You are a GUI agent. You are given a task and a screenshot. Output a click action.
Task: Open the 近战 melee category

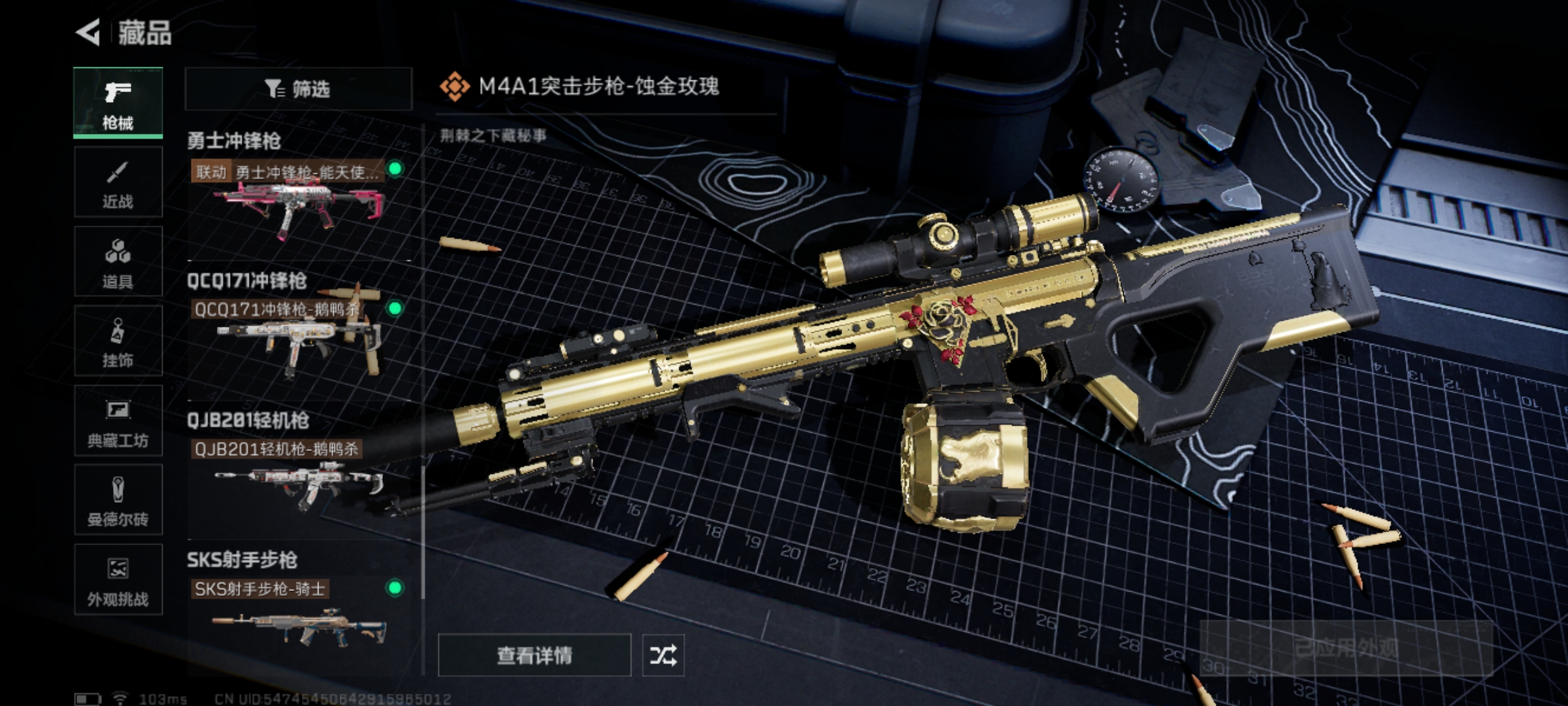[x=118, y=182]
